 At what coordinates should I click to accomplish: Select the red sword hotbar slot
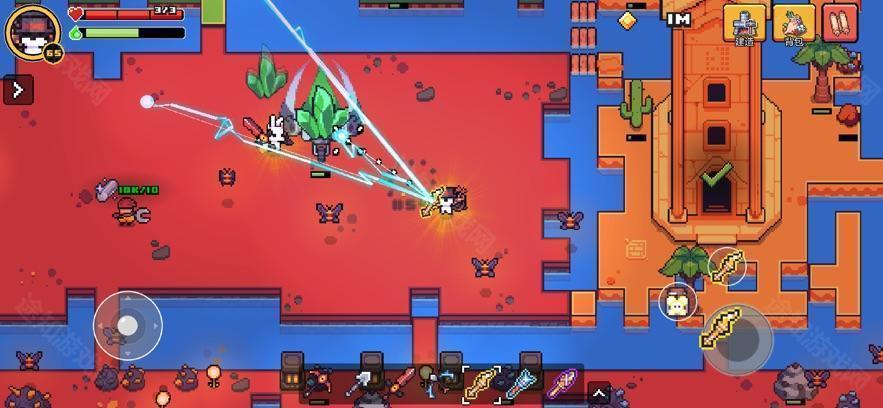(402, 381)
